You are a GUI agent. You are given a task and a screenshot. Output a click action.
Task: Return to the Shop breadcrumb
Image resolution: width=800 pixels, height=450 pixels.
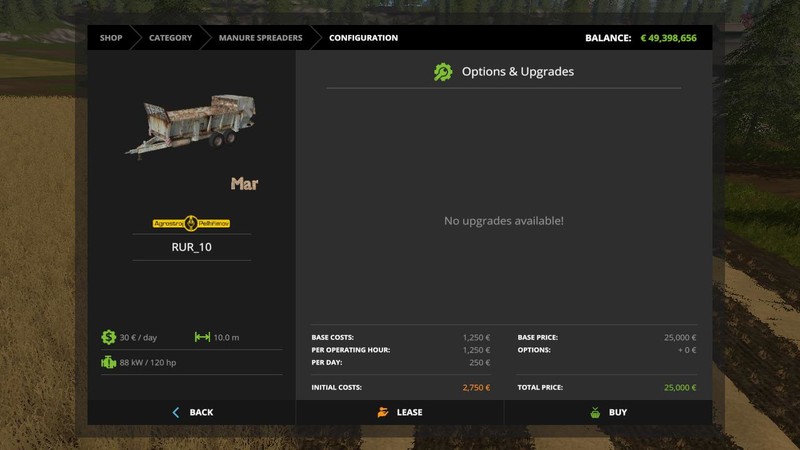pos(111,38)
